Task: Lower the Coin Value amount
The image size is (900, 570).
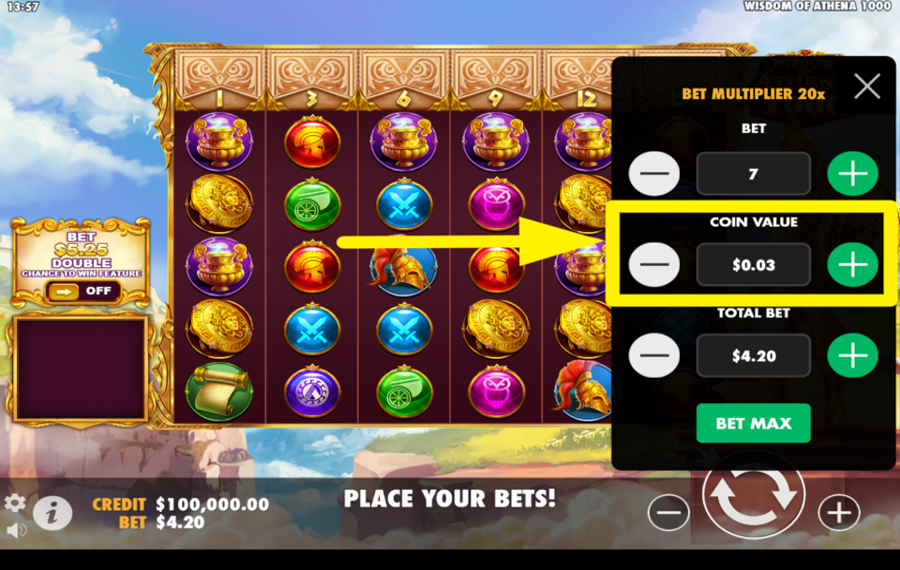Action: pyautogui.click(x=654, y=265)
